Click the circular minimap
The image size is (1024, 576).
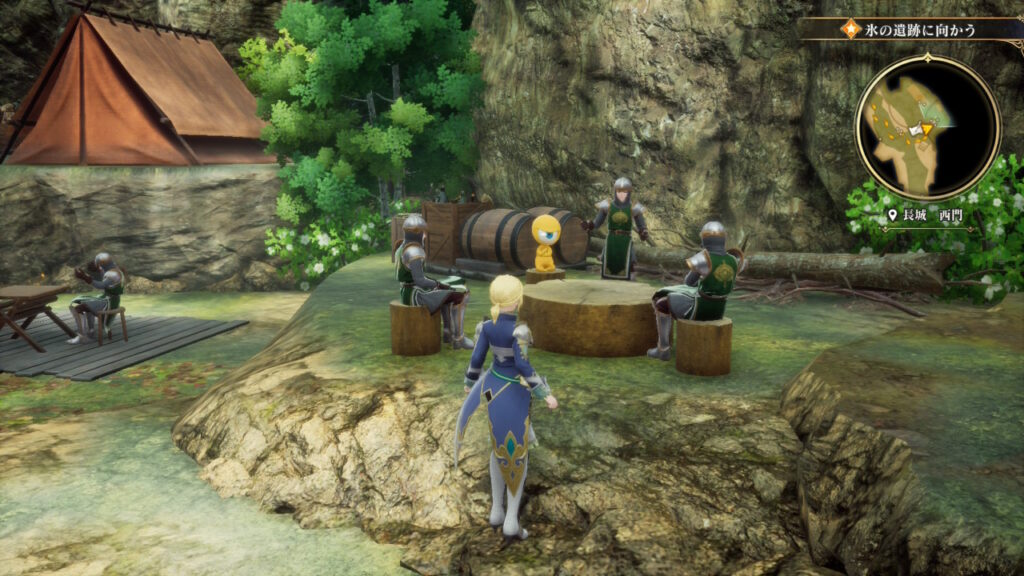(927, 127)
